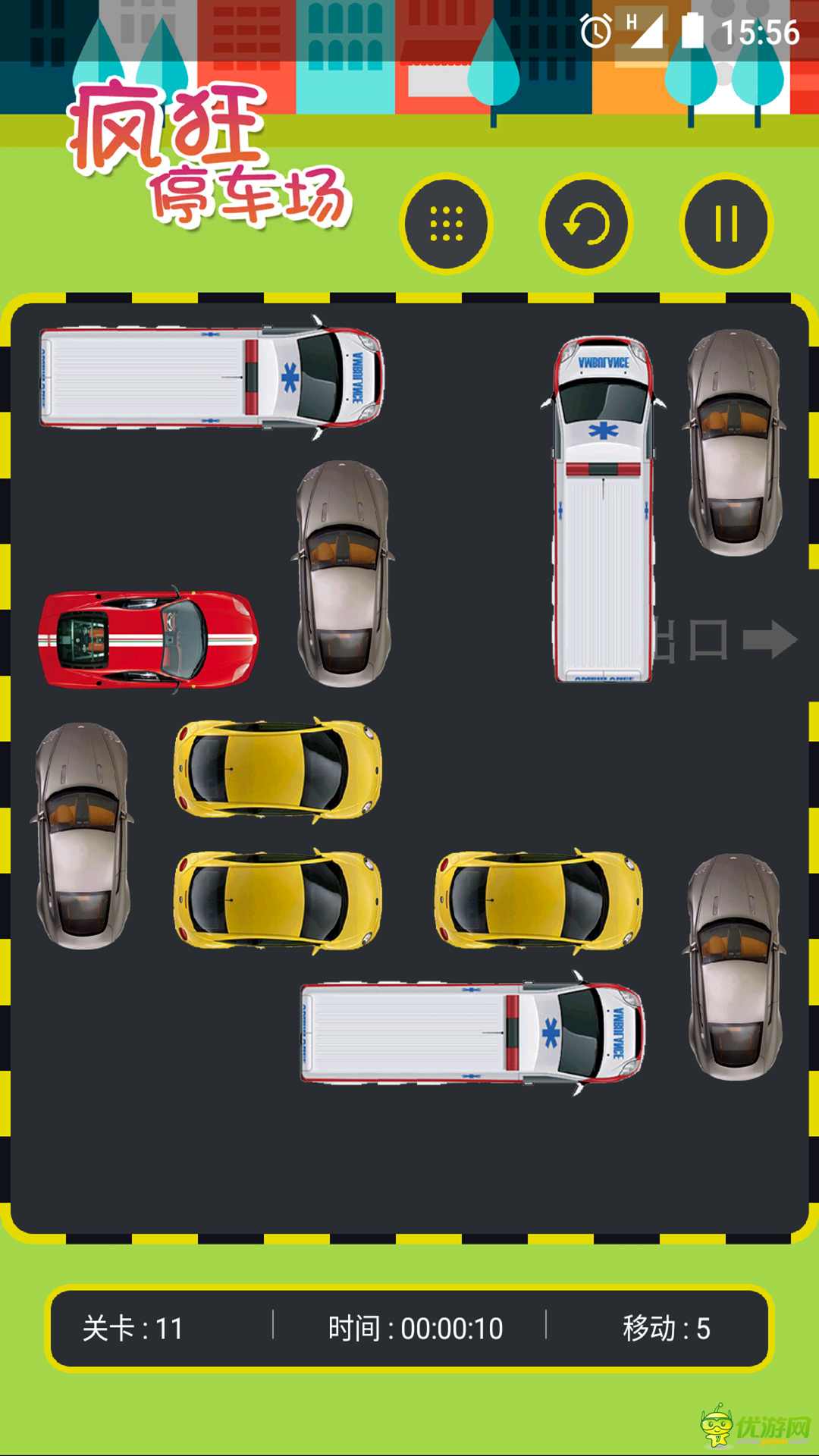
Task: Select the vertically parked ambulance
Action: click(604, 510)
